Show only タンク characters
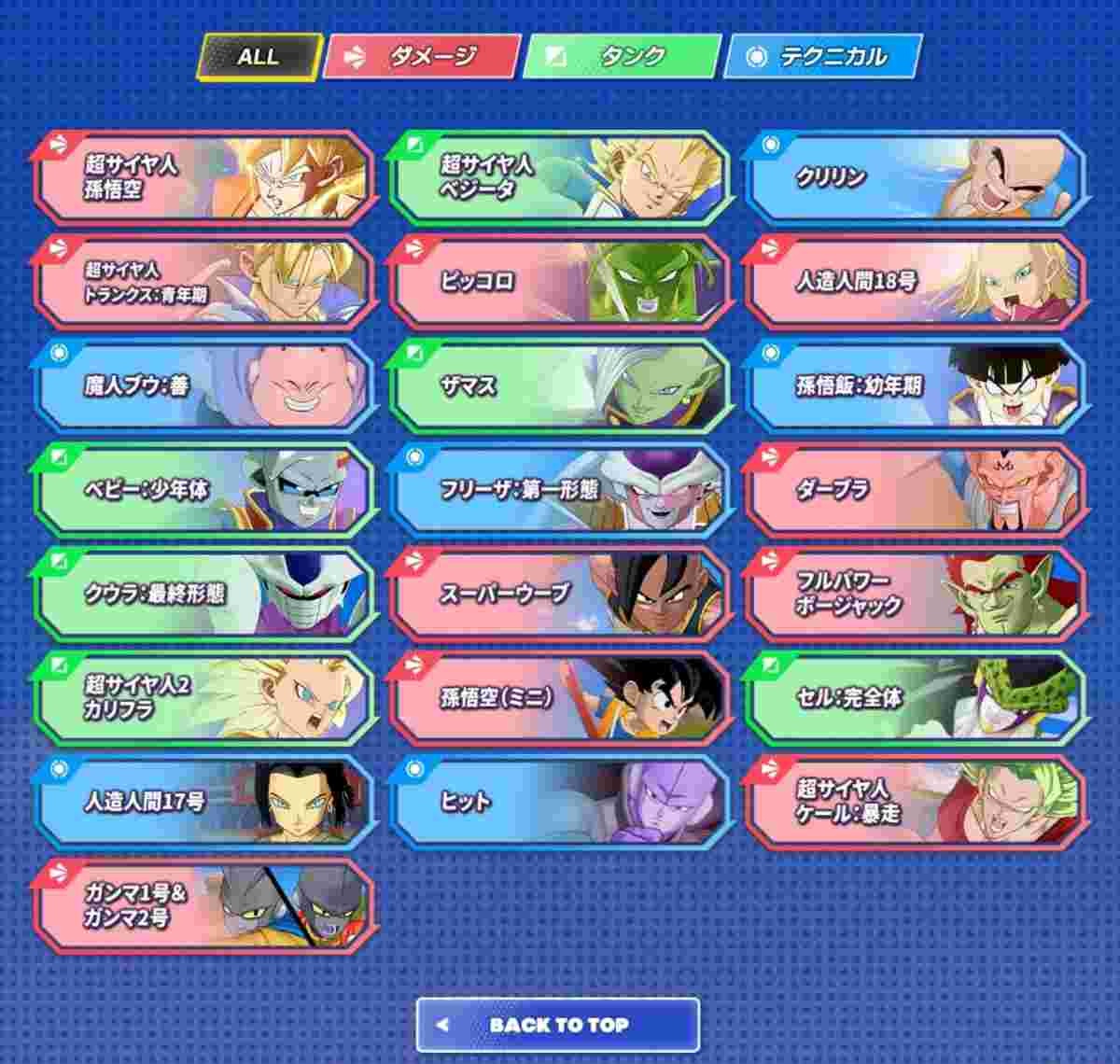The width and height of the screenshot is (1120, 1064). 622,57
